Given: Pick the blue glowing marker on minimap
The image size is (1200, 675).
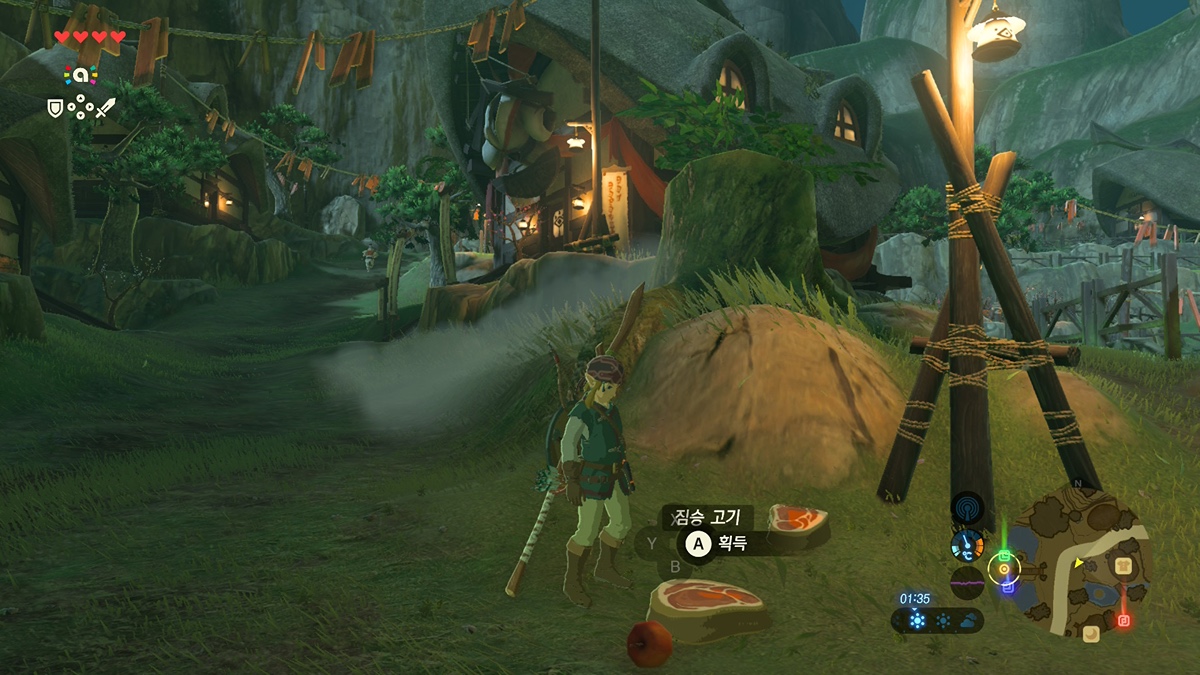Looking at the screenshot, I should 1008,586.
